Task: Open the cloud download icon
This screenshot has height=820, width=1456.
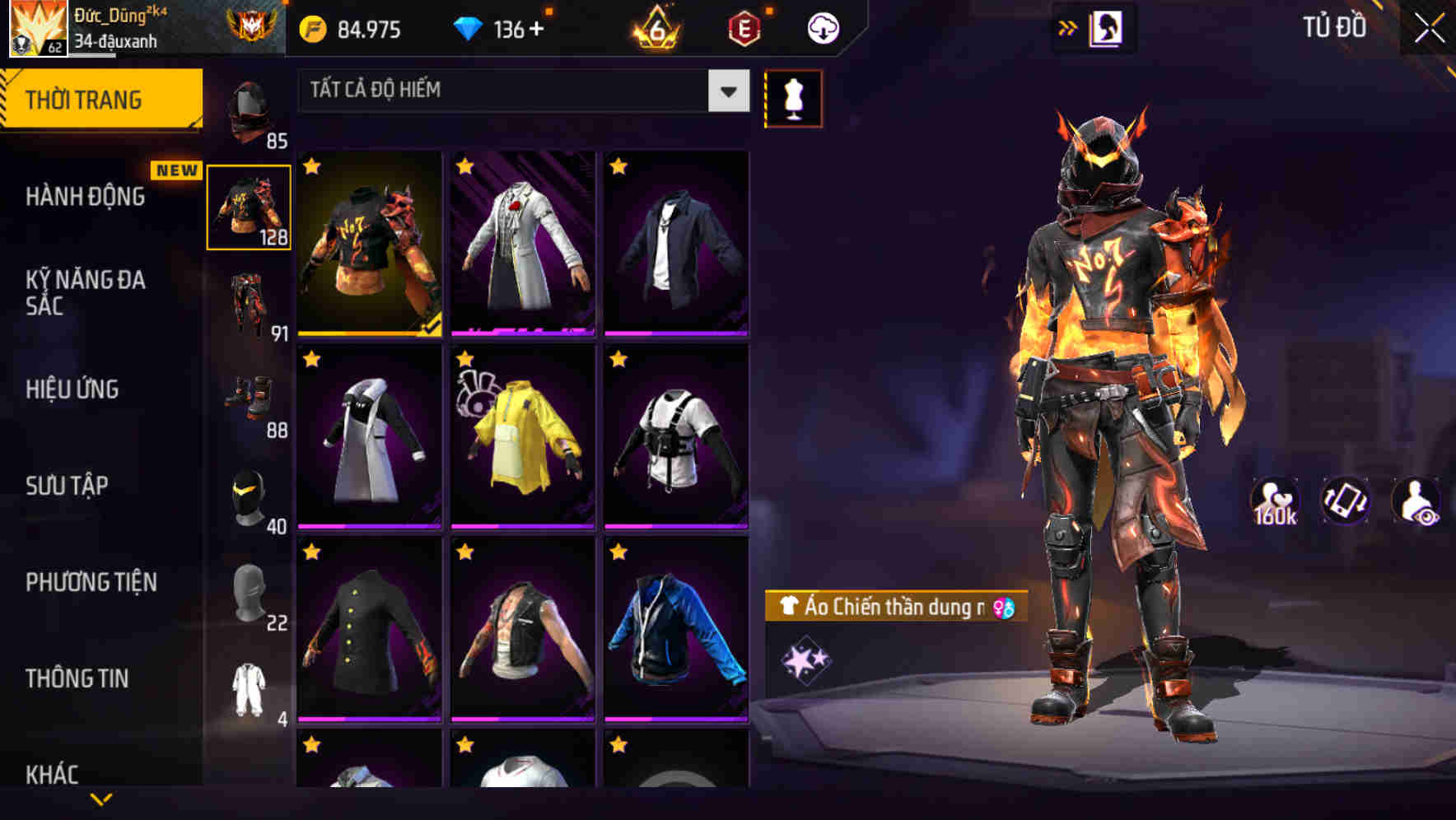Action: point(821,27)
